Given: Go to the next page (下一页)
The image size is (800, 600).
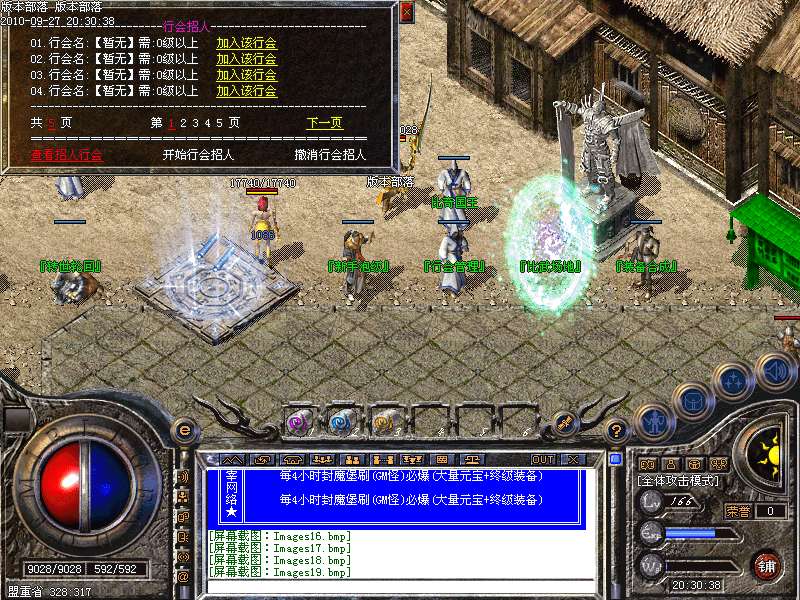Looking at the screenshot, I should tap(324, 123).
